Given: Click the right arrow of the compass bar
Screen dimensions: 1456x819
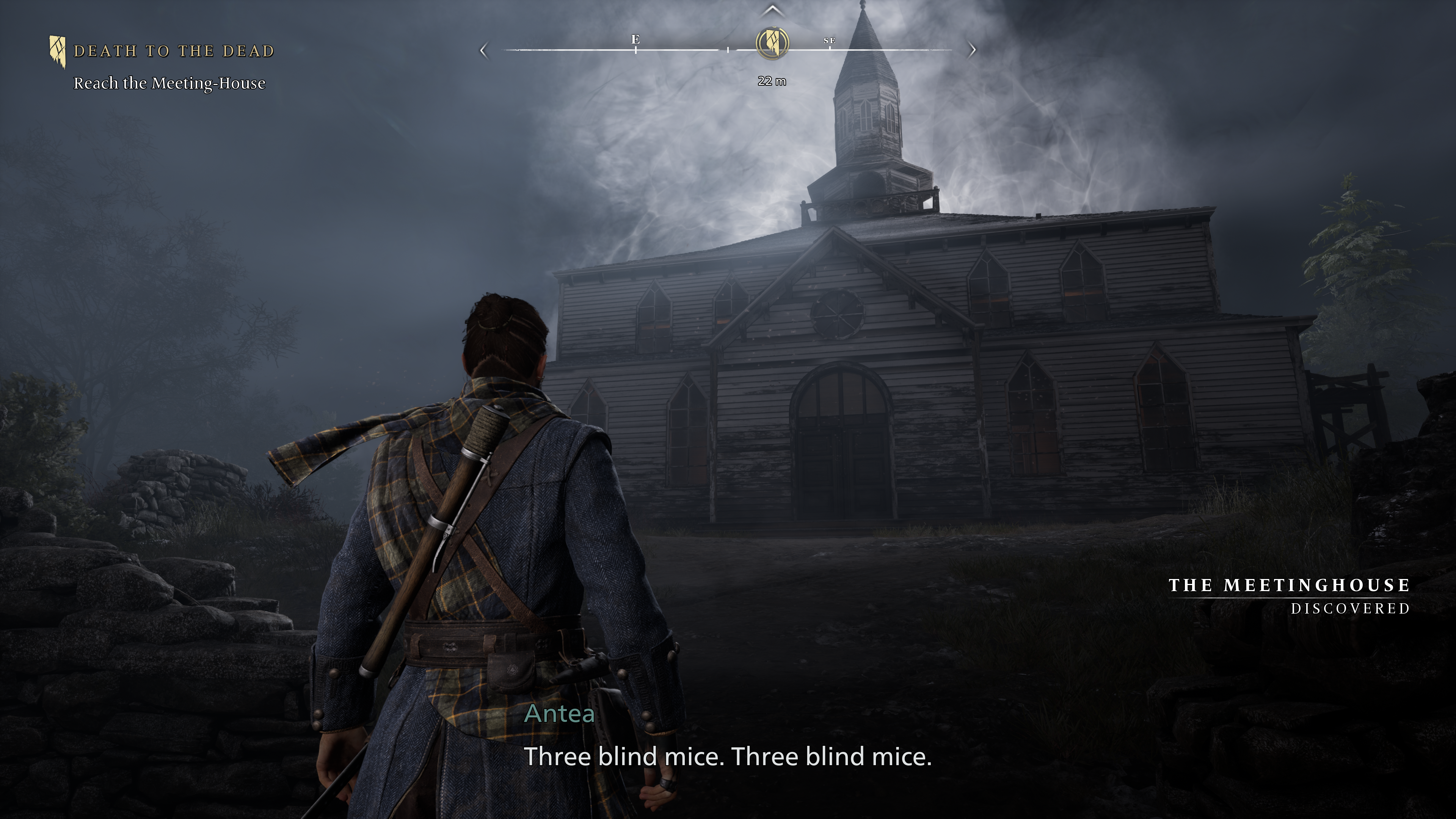Looking at the screenshot, I should click(x=972, y=50).
